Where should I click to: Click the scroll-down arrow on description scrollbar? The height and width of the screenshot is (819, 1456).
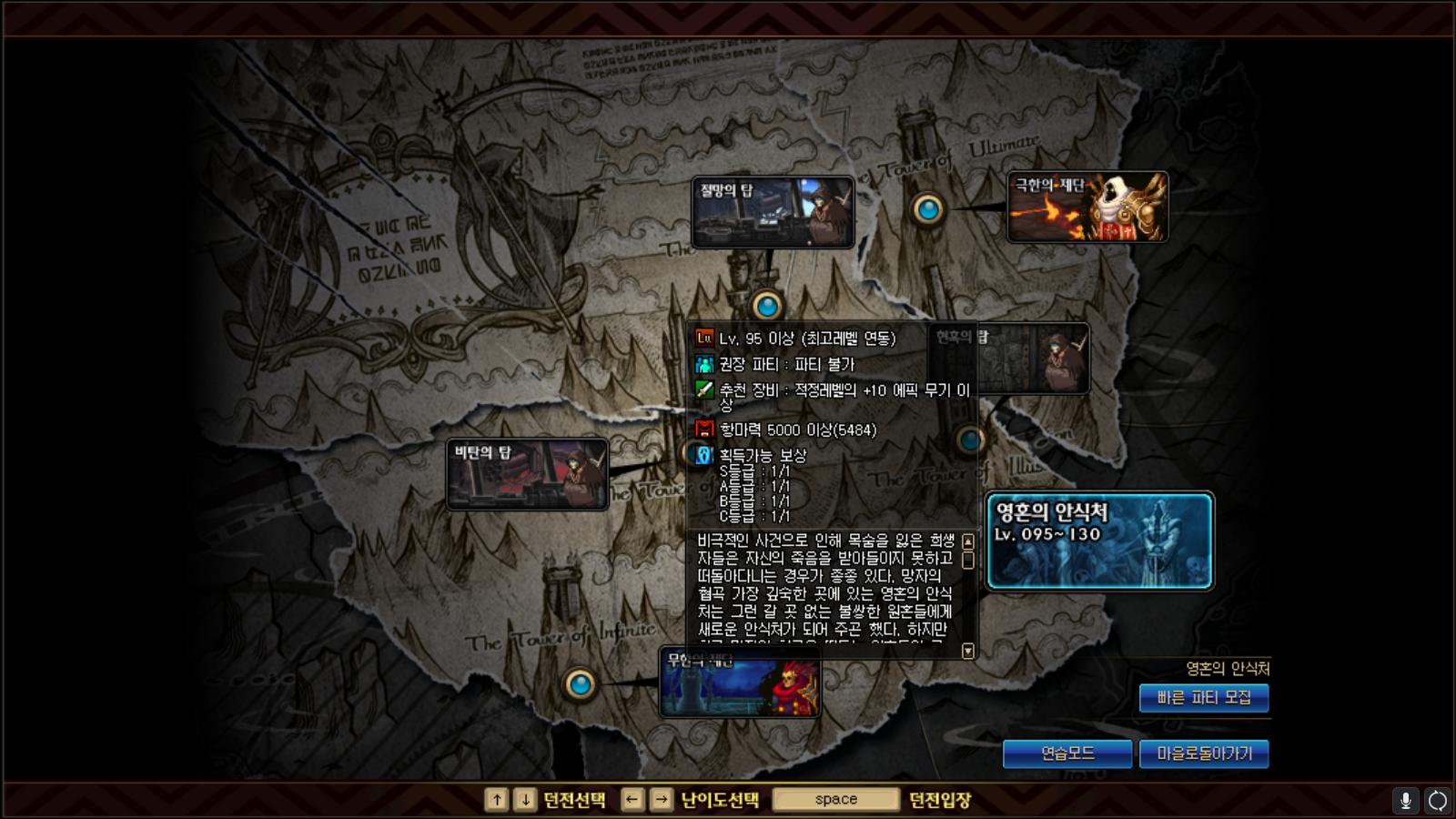(968, 652)
